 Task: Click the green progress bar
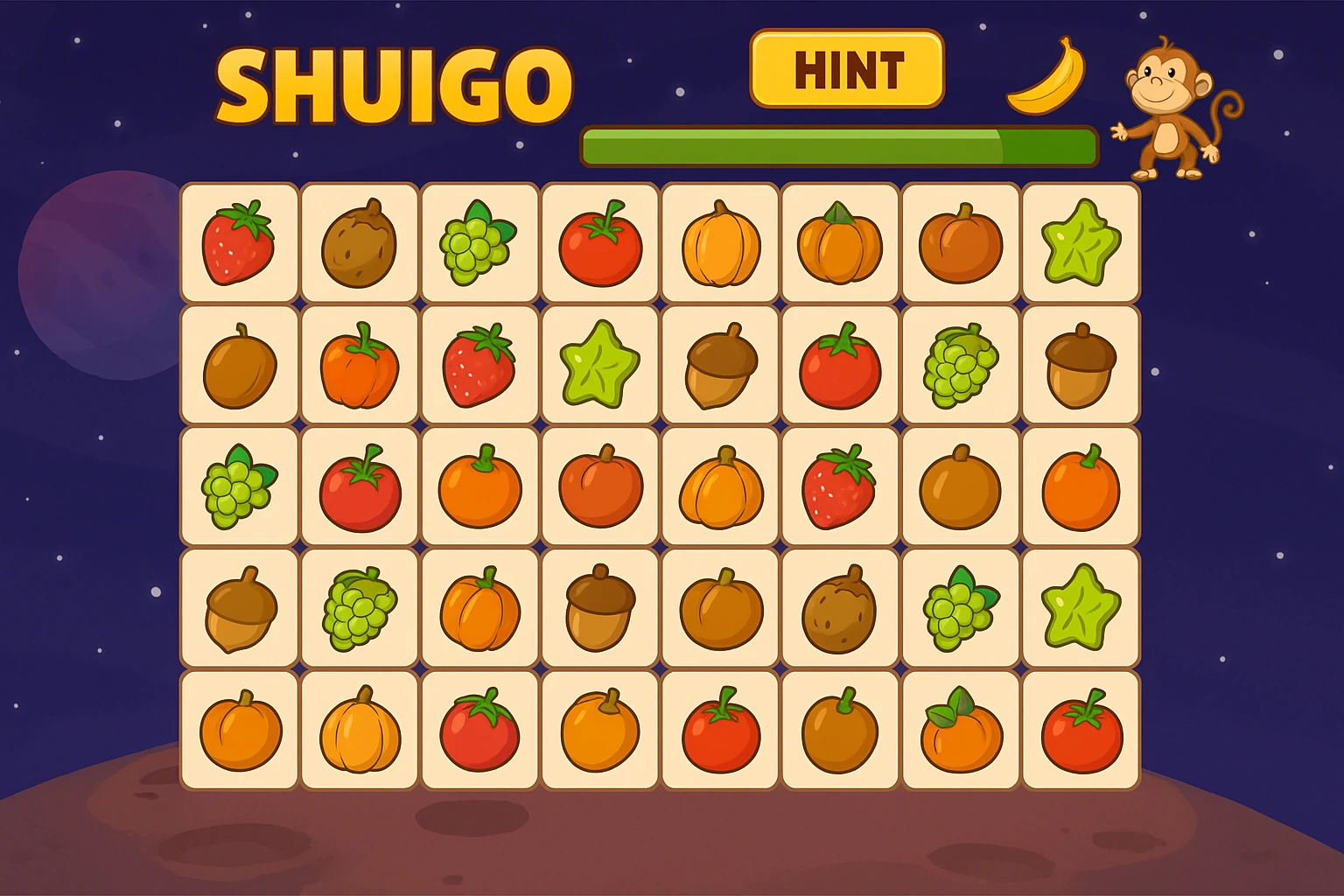(836, 147)
